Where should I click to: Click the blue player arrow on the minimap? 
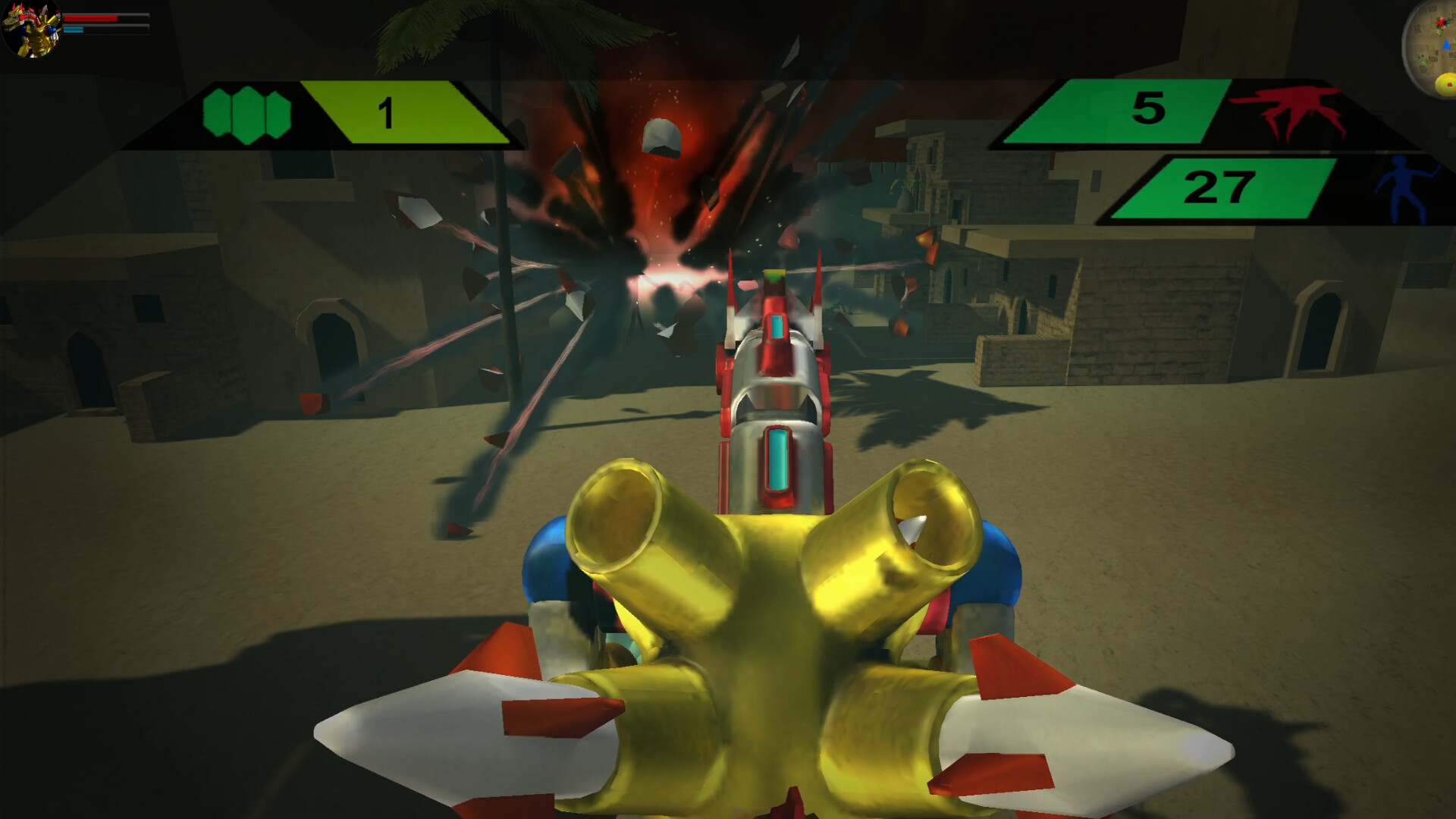point(1446,44)
